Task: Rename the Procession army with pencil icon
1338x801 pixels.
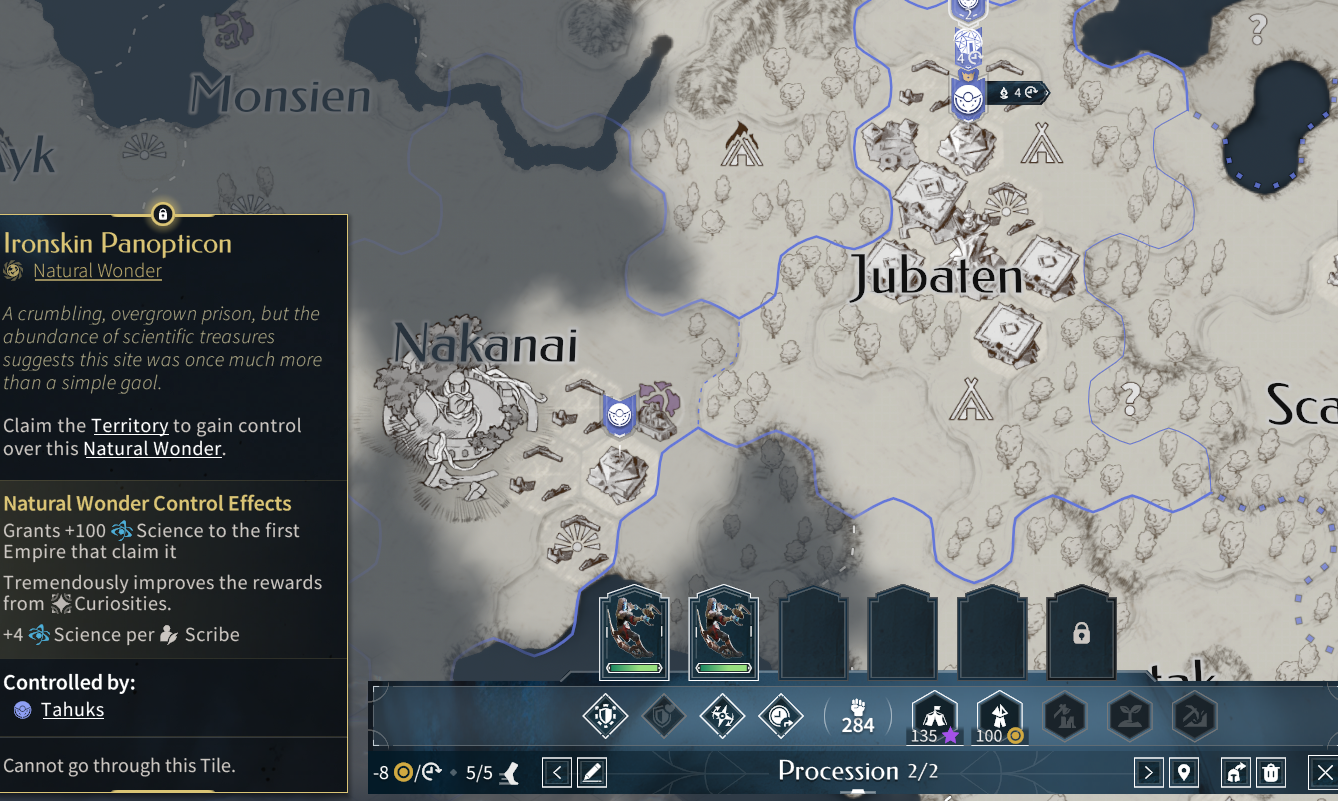Action: [592, 772]
